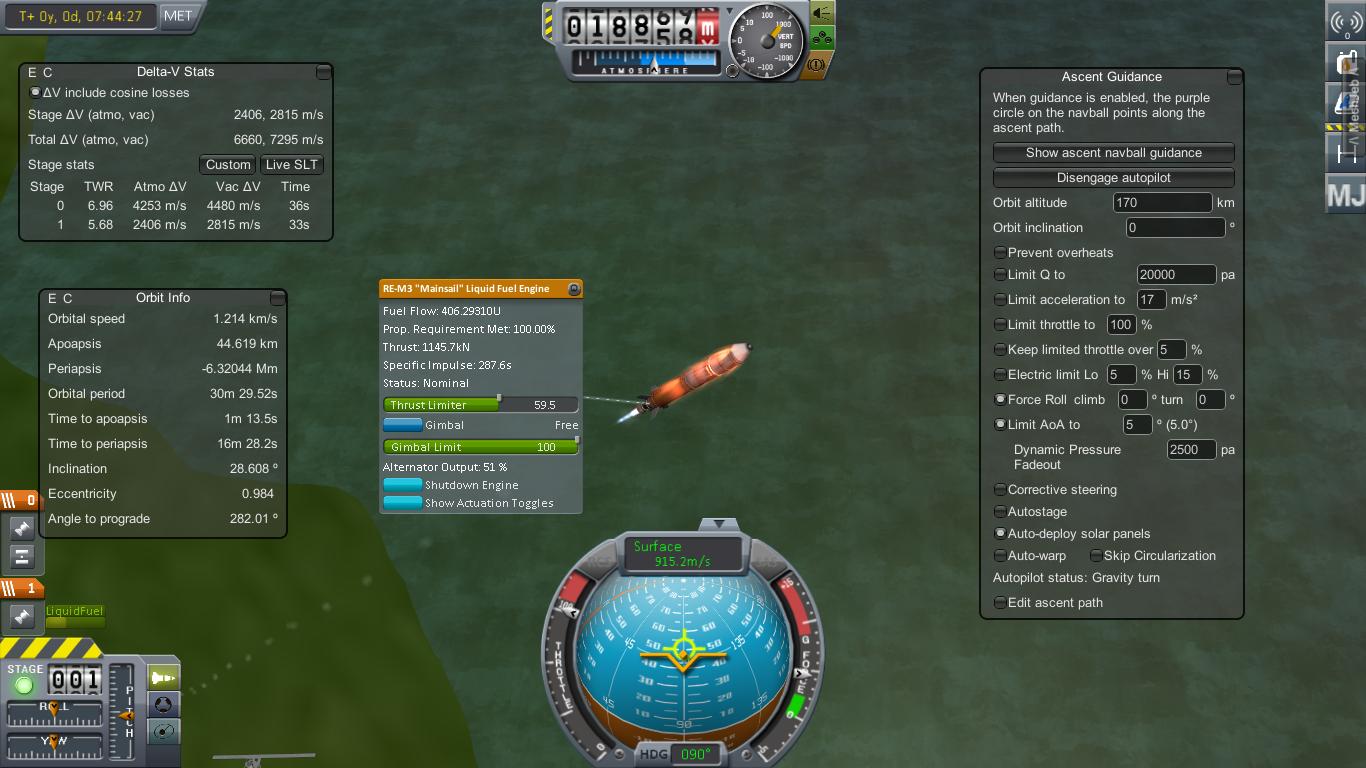Toggle Limit acceleration to option
Image resolution: width=1366 pixels, height=768 pixels.
click(x=1000, y=300)
